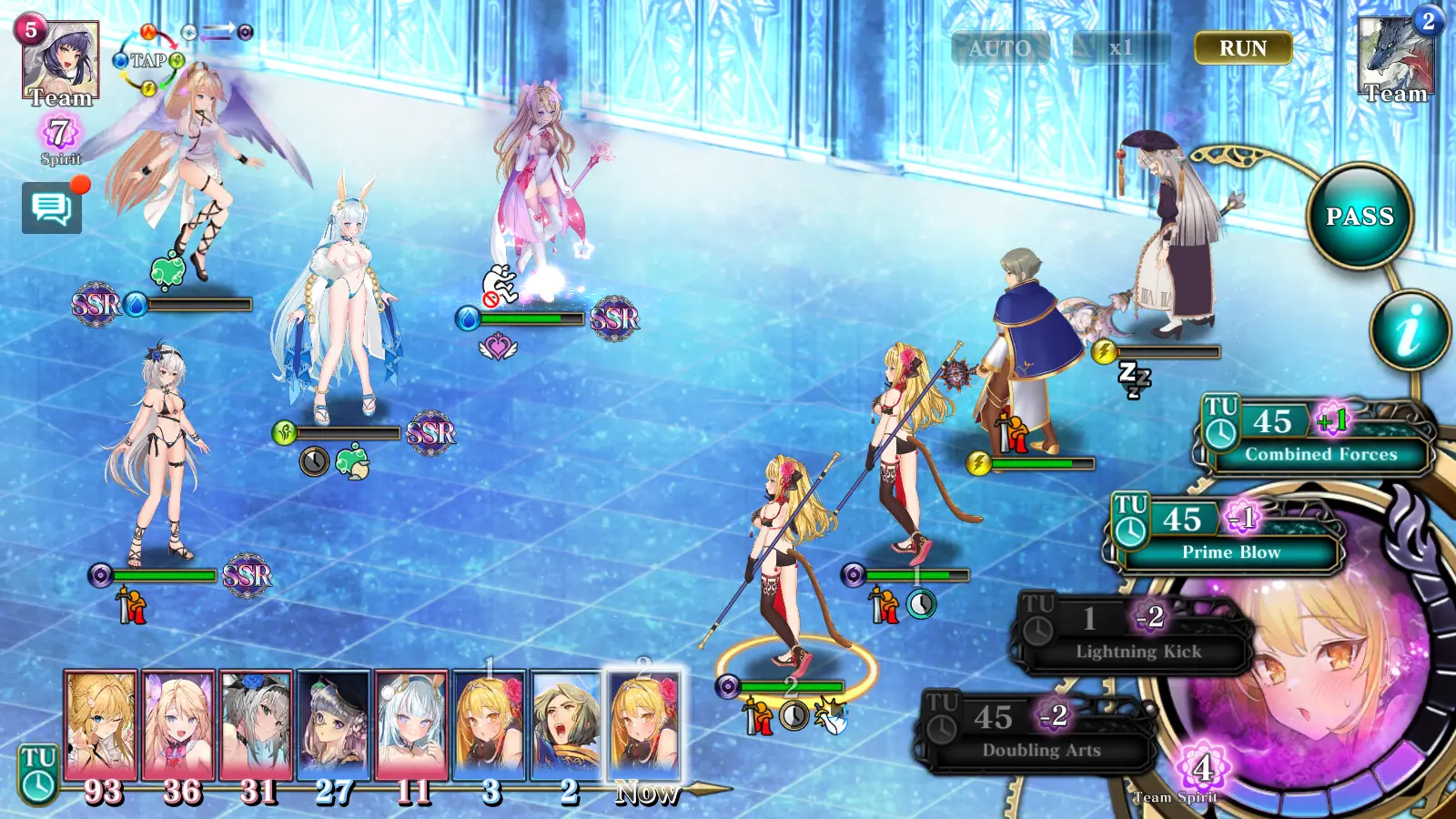Open the info button

pyautogui.click(x=1410, y=329)
